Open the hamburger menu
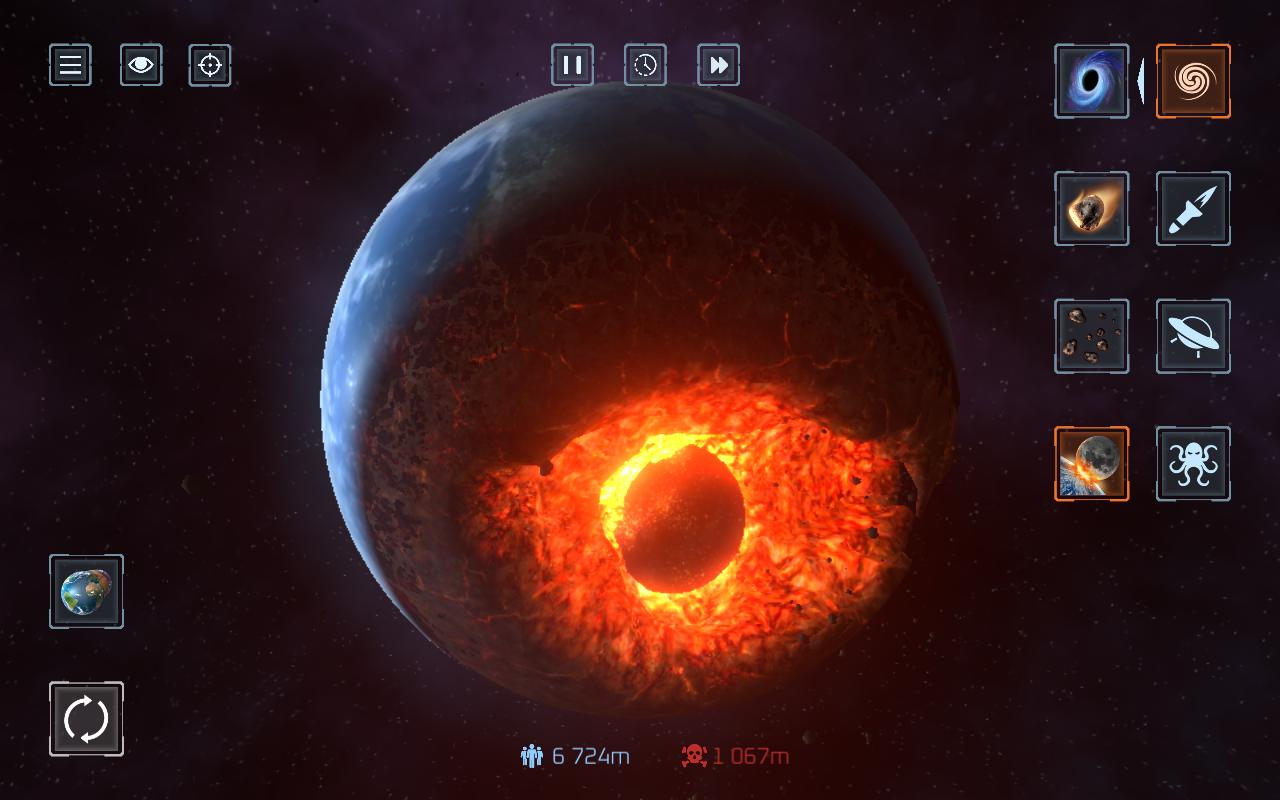The image size is (1280, 800). pos(70,64)
